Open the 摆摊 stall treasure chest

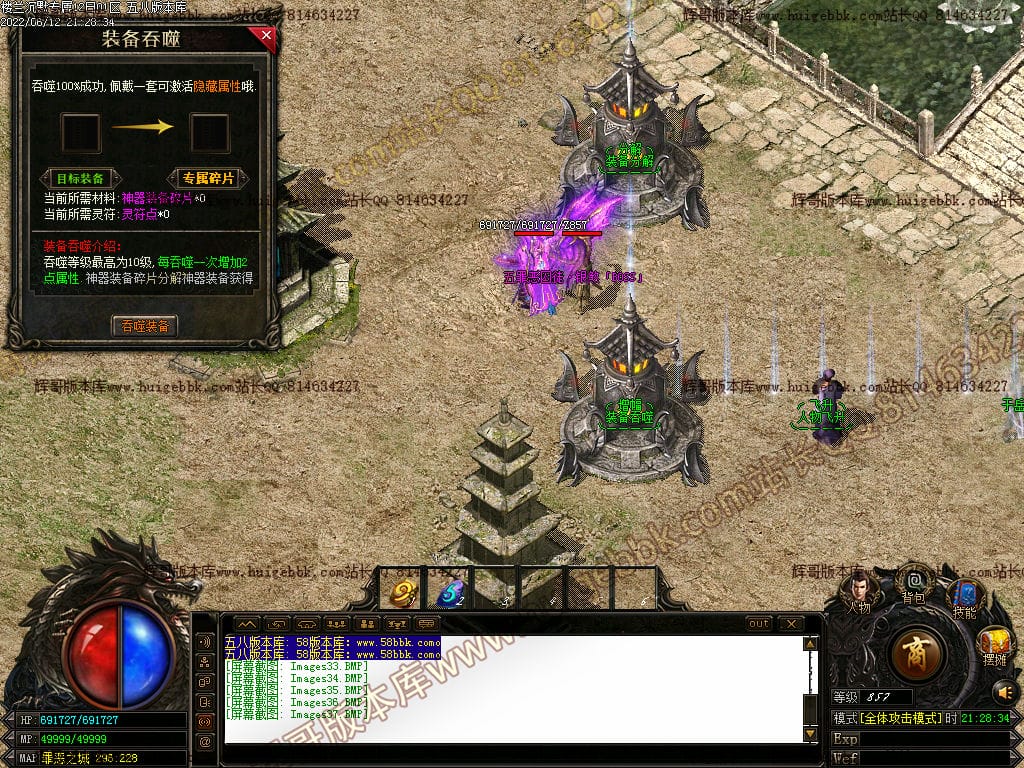click(x=994, y=645)
